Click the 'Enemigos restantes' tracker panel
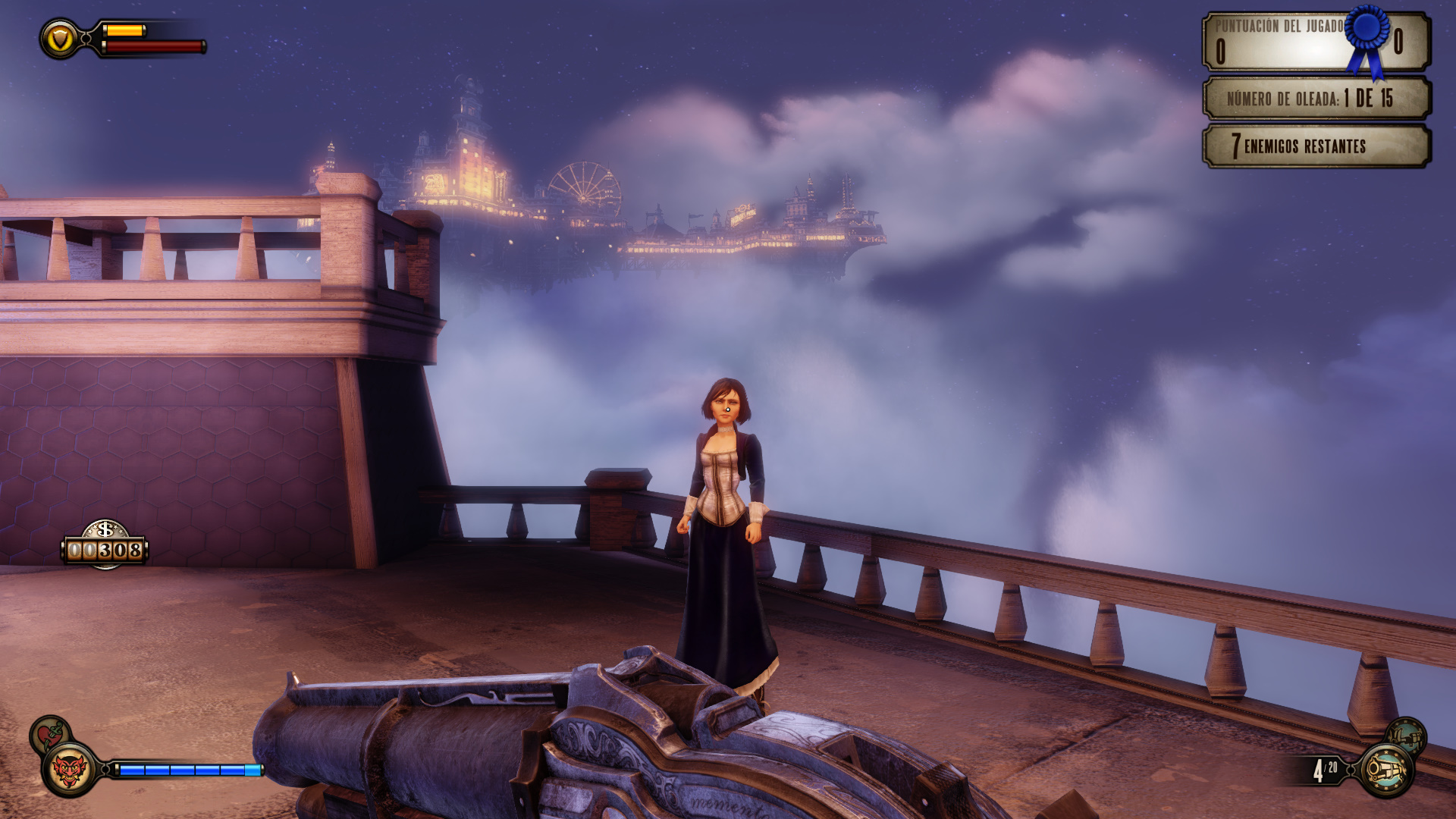1456x819 pixels. click(x=1316, y=146)
